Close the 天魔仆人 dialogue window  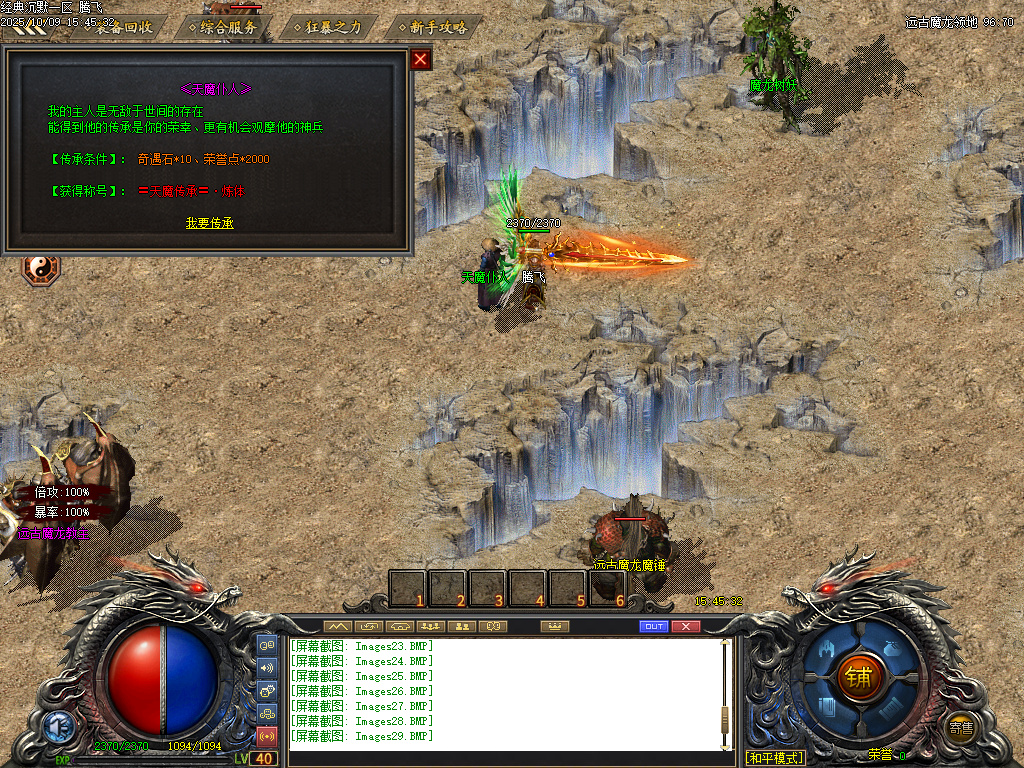pyautogui.click(x=421, y=59)
